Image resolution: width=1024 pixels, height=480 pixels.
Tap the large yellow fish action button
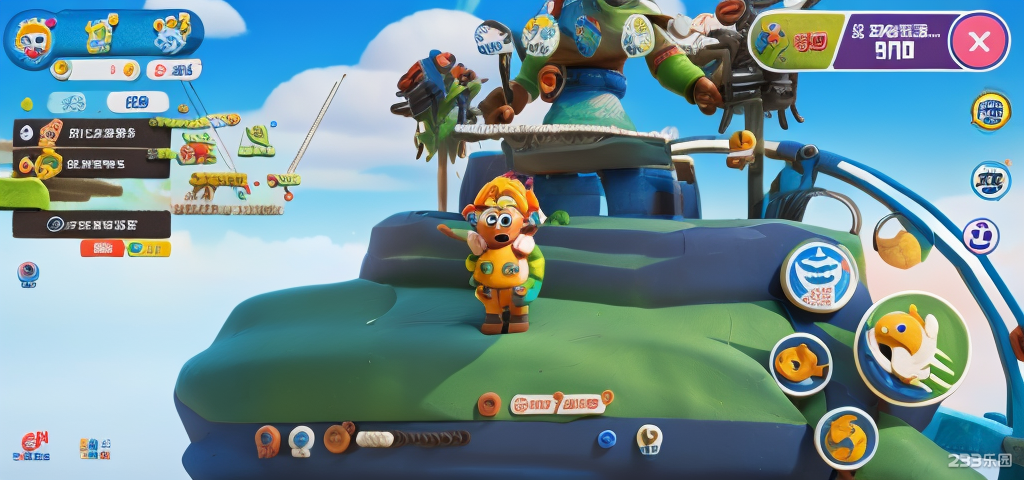(911, 348)
